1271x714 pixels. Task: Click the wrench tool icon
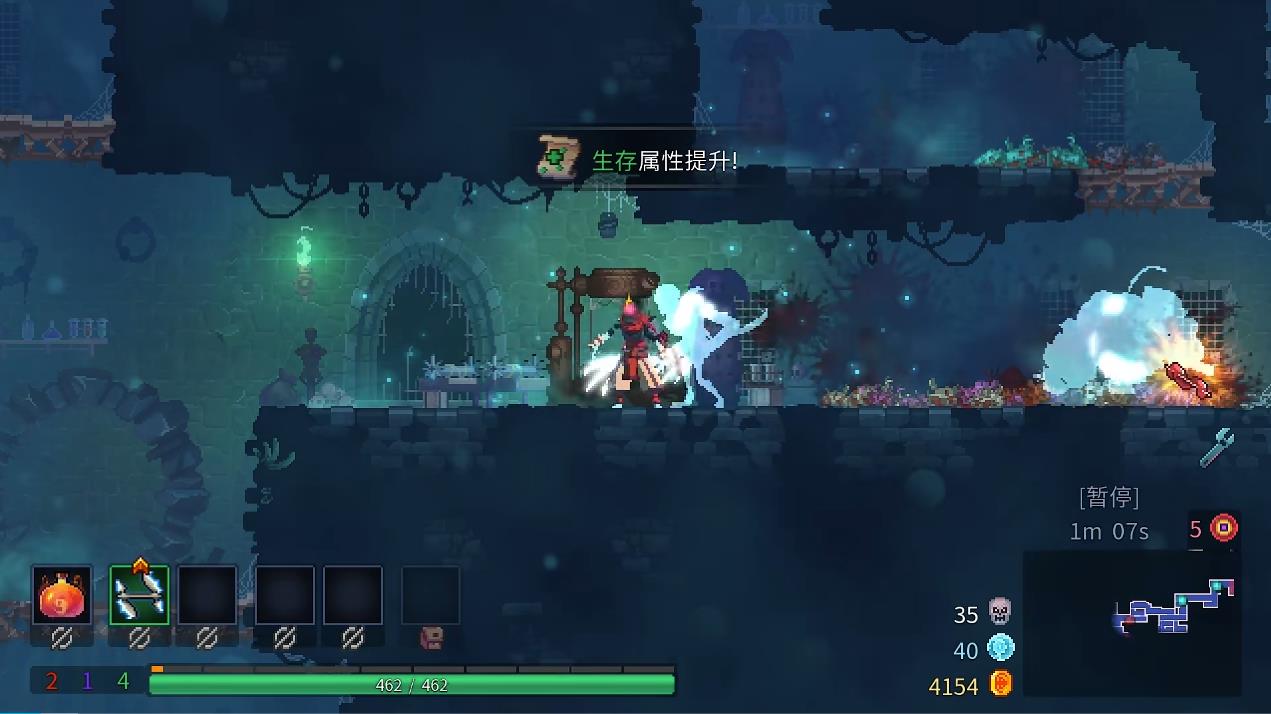1216,448
